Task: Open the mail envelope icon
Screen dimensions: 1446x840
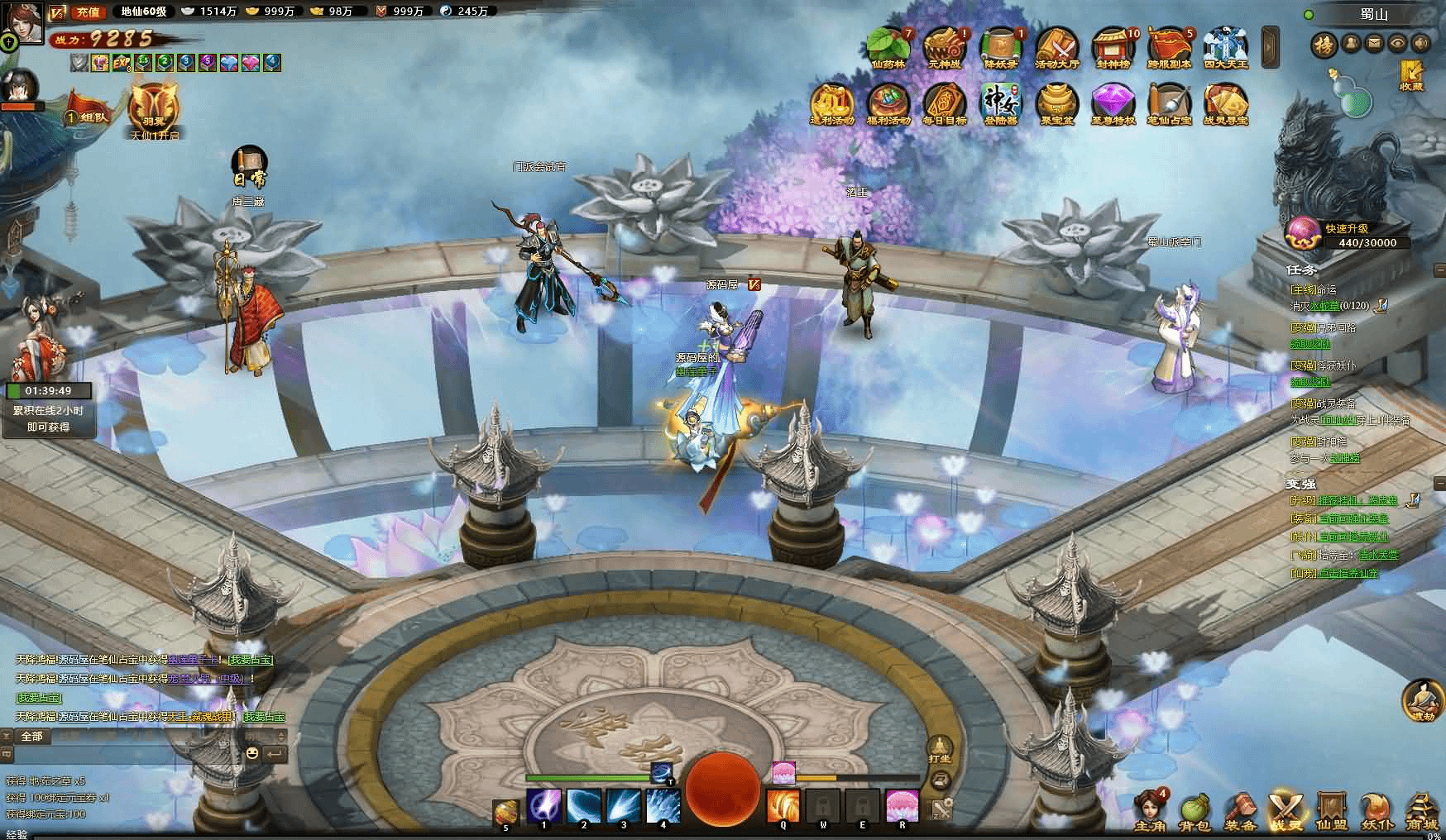Action: tap(1374, 43)
